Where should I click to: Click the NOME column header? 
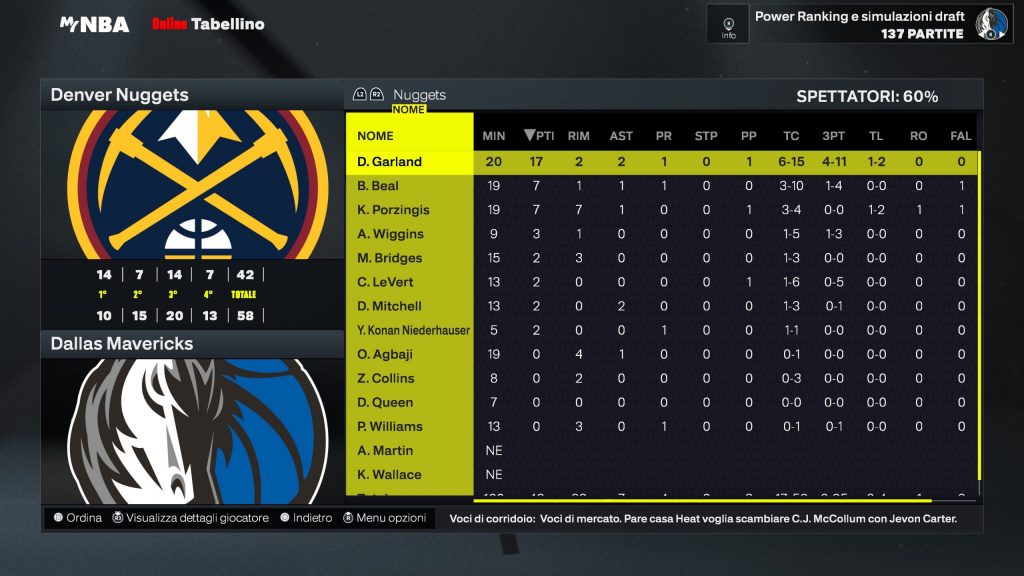pos(376,136)
